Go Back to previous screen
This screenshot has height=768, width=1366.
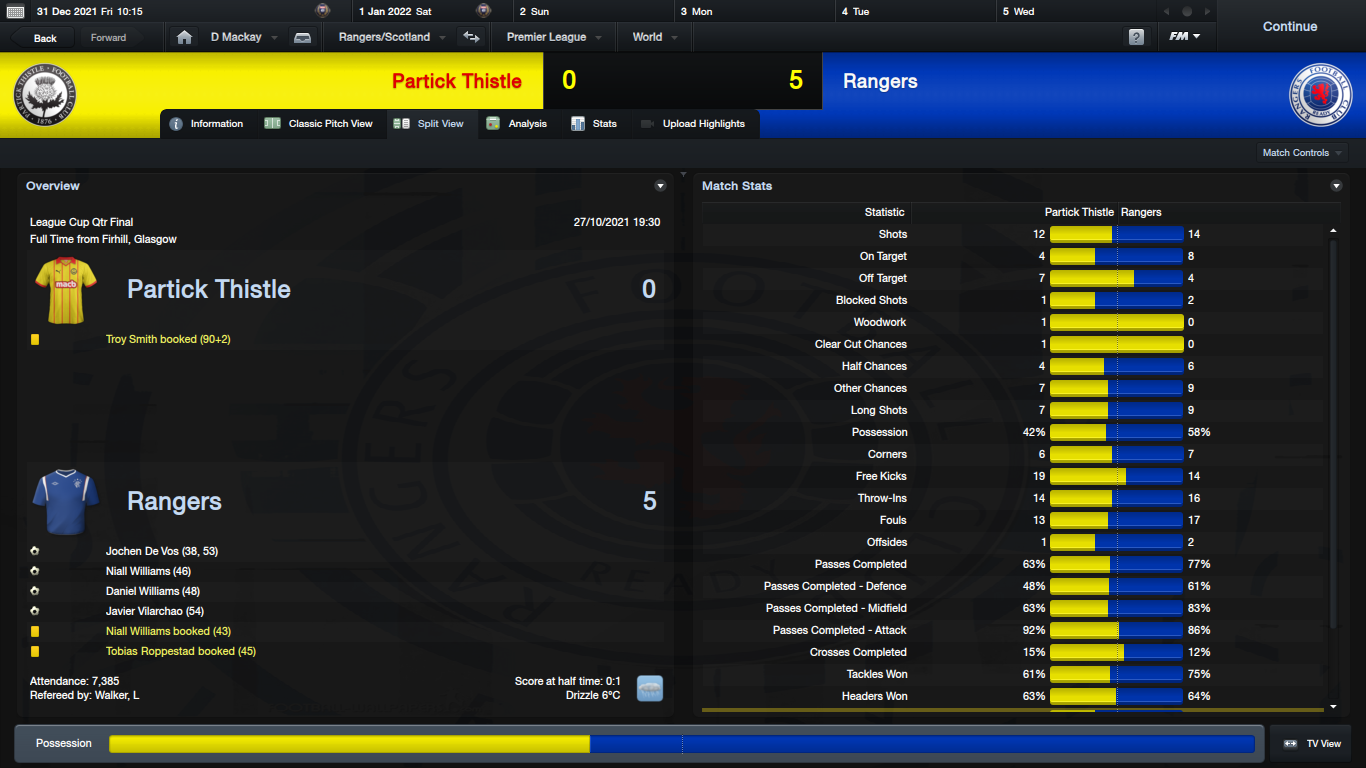point(45,38)
